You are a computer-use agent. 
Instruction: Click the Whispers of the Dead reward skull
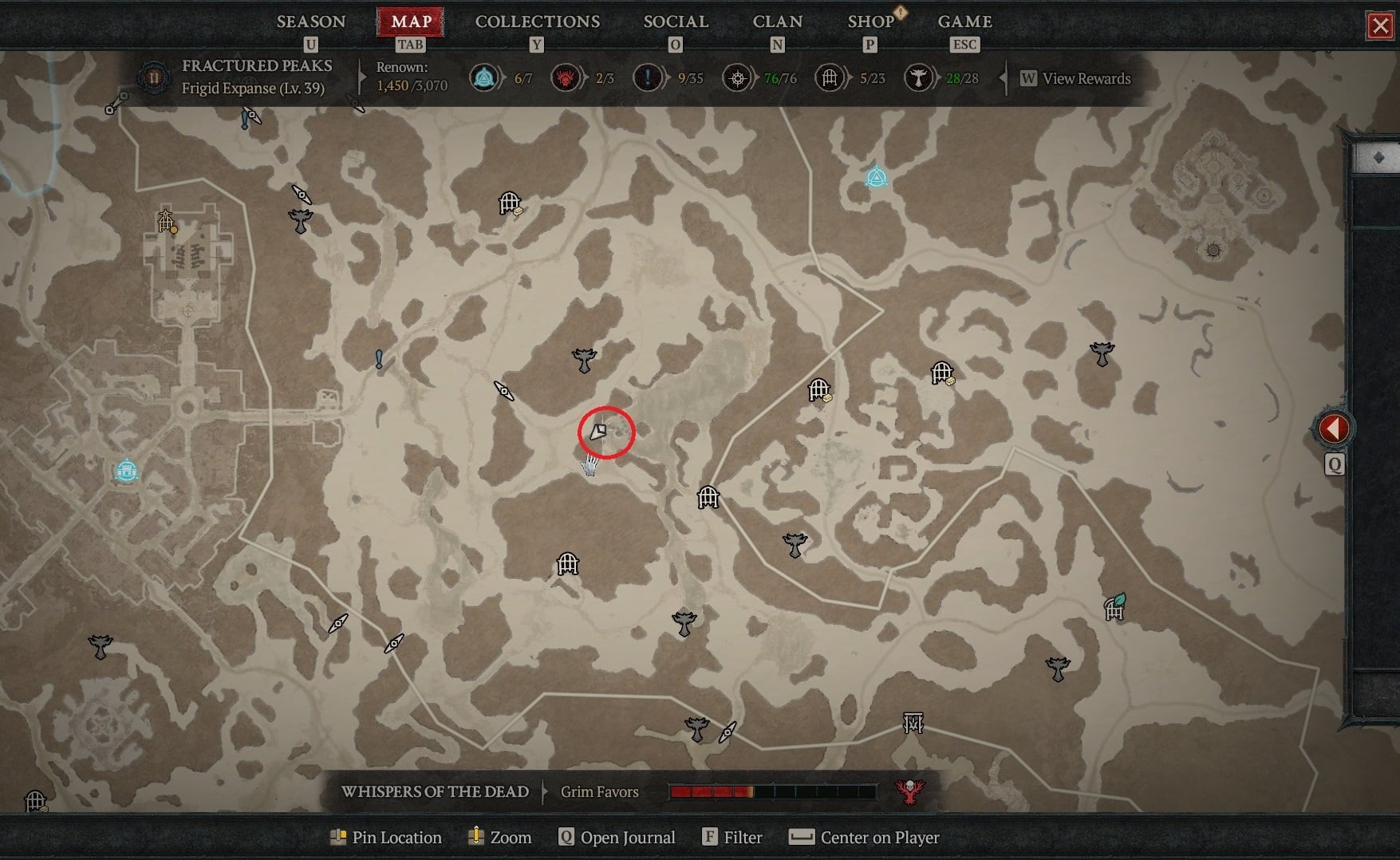[908, 791]
